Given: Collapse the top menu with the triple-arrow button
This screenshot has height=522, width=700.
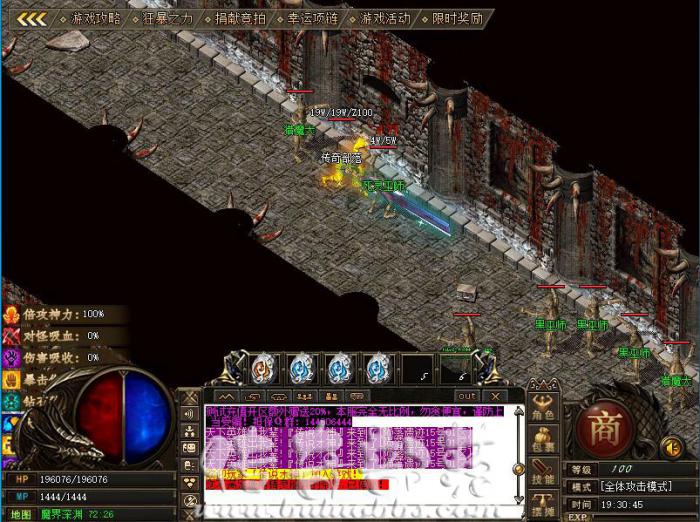Looking at the screenshot, I should (31, 18).
